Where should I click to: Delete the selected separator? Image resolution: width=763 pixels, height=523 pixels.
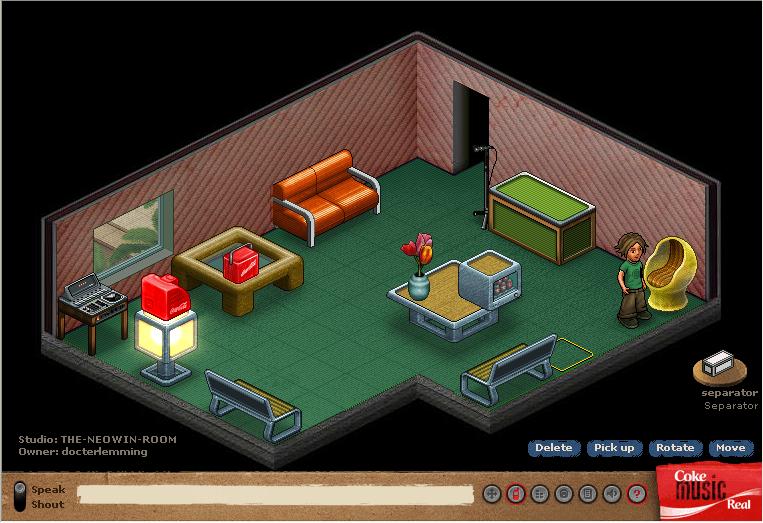click(553, 448)
